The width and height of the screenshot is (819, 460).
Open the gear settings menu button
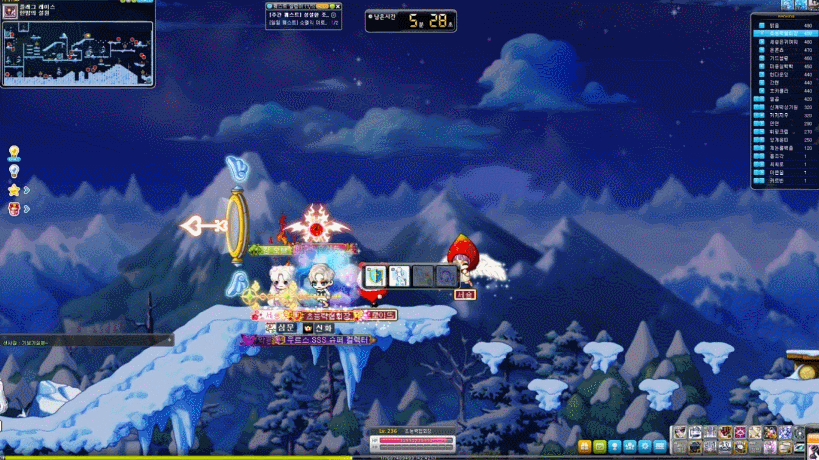pyautogui.click(x=646, y=445)
